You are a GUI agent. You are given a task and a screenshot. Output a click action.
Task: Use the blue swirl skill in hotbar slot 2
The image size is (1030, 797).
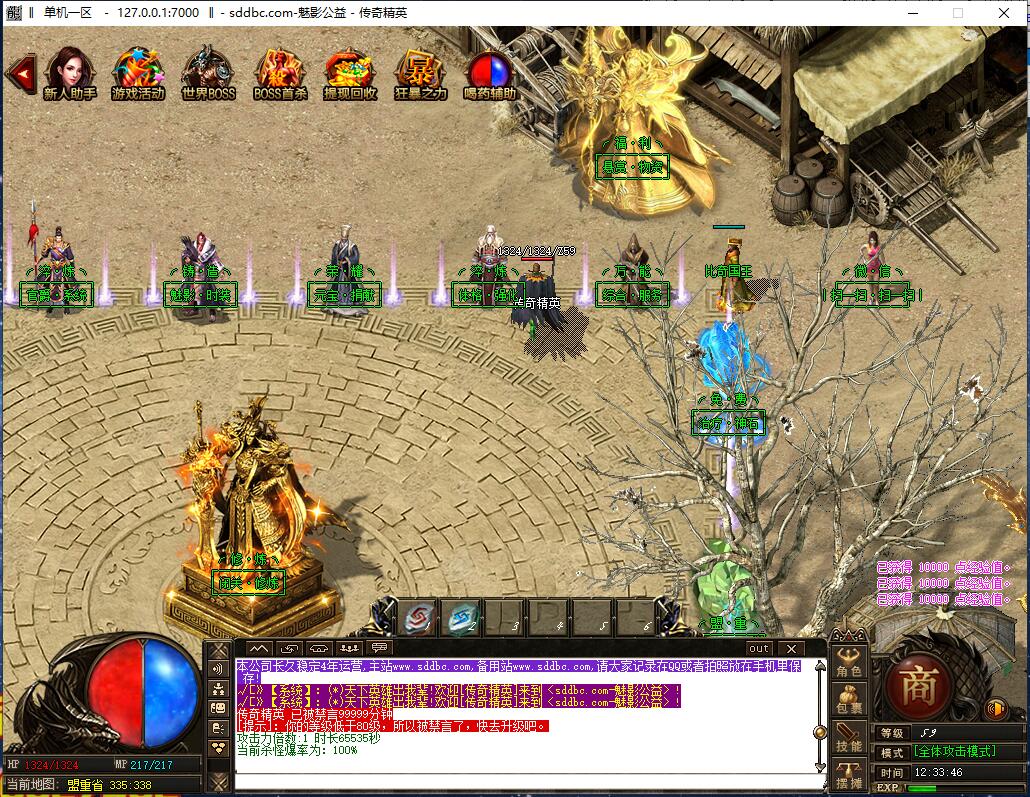pyautogui.click(x=463, y=618)
